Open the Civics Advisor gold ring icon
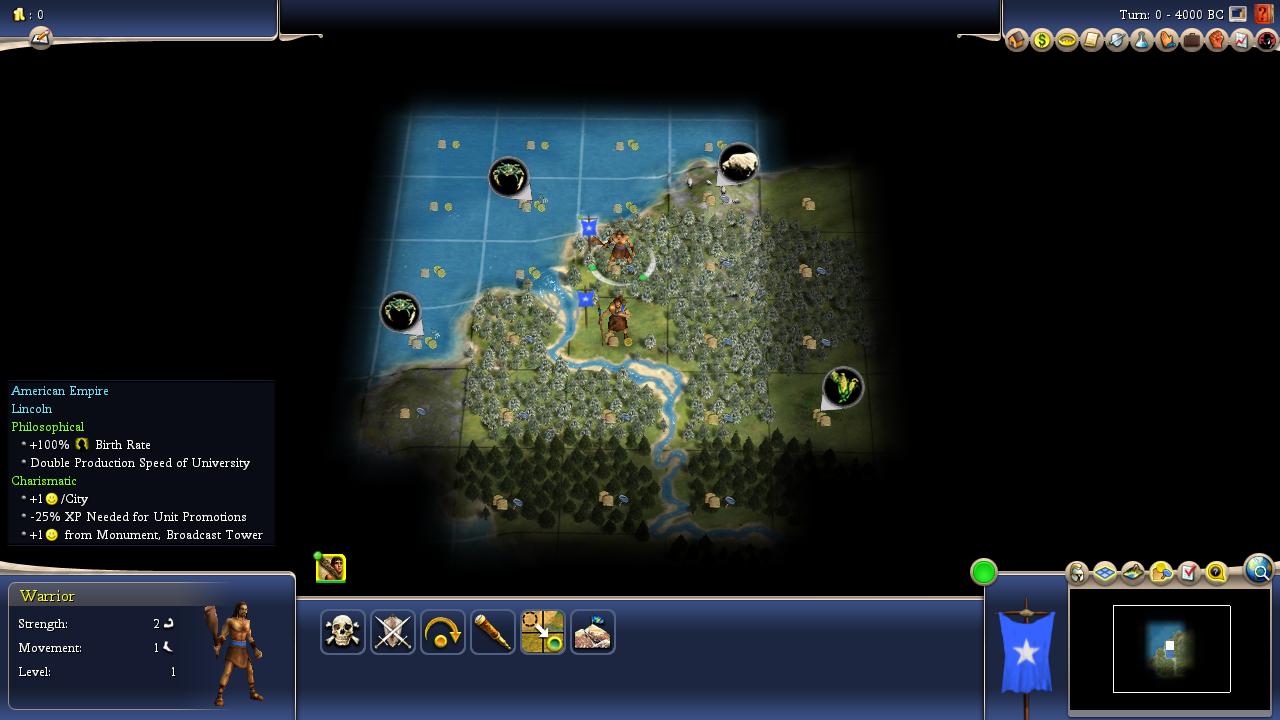The width and height of the screenshot is (1280, 720). (x=1067, y=41)
